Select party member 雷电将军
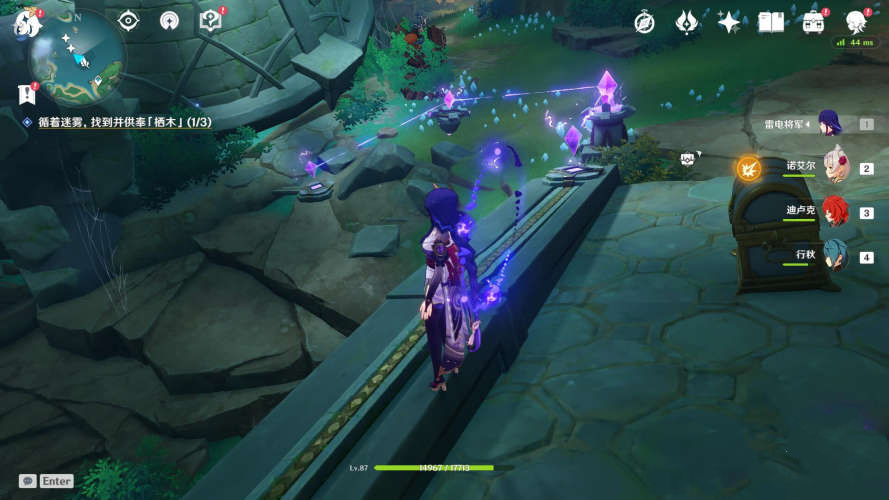The image size is (889, 500). [x=829, y=124]
